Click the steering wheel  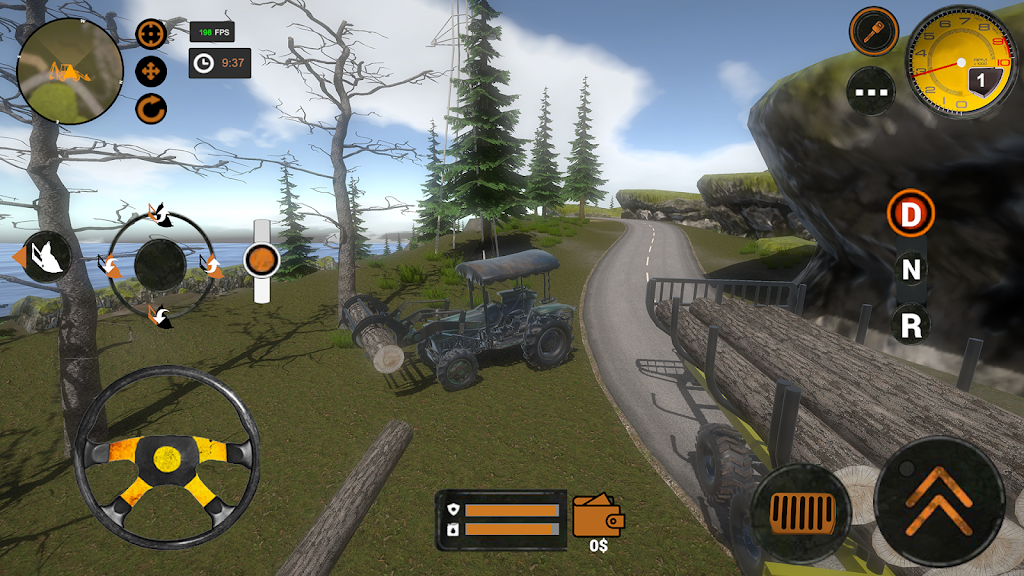pyautogui.click(x=166, y=457)
